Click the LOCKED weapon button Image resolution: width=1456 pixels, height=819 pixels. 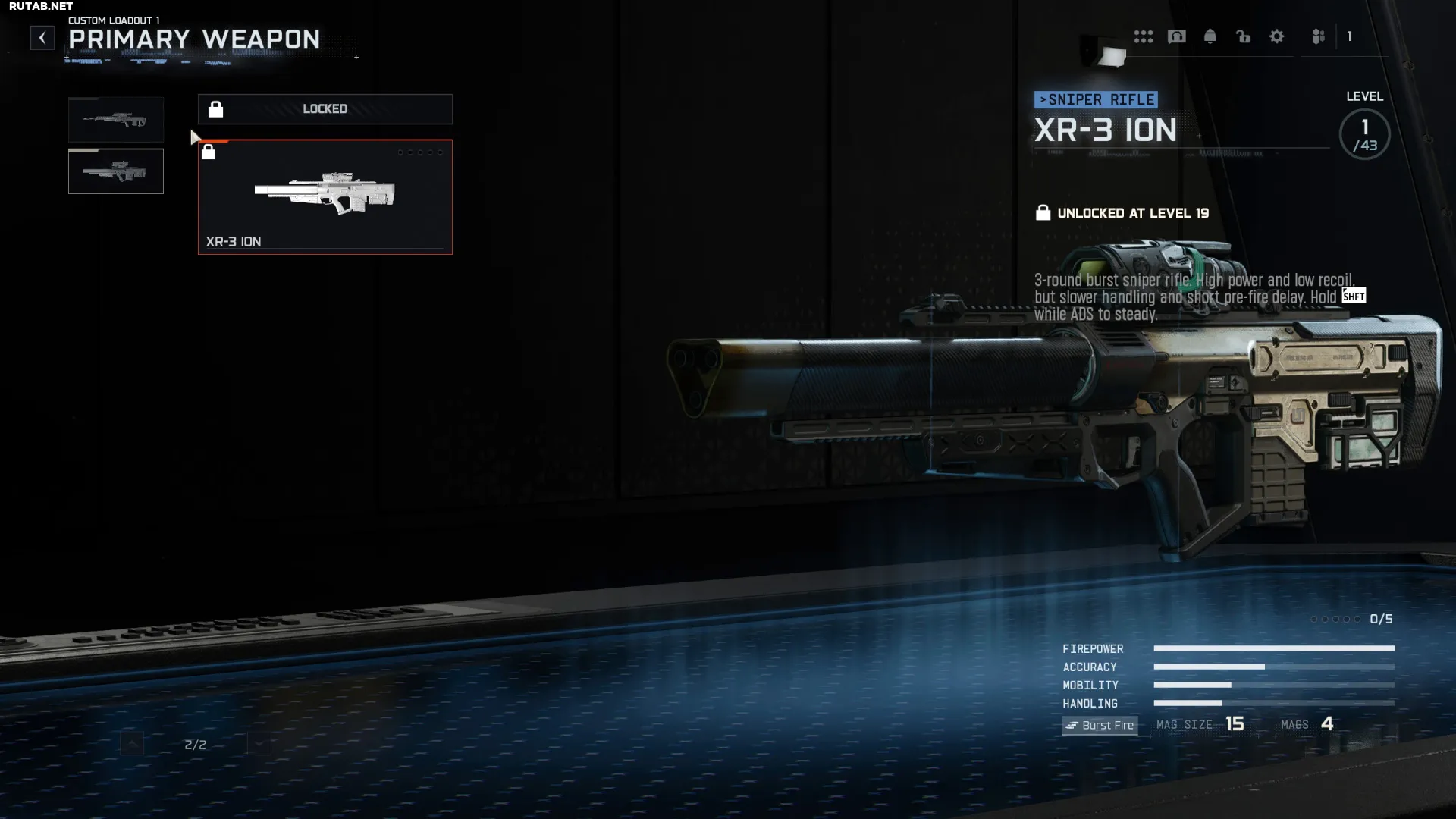pos(325,109)
